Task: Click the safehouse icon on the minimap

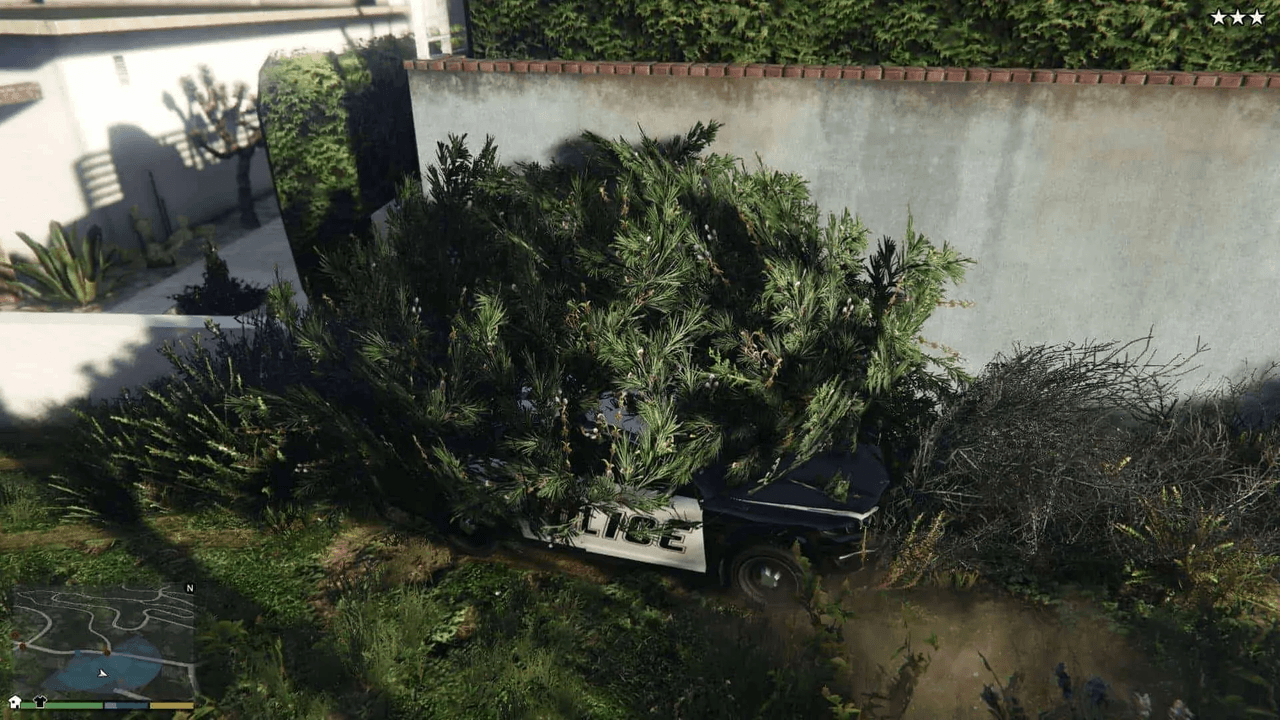Action: (x=14, y=702)
